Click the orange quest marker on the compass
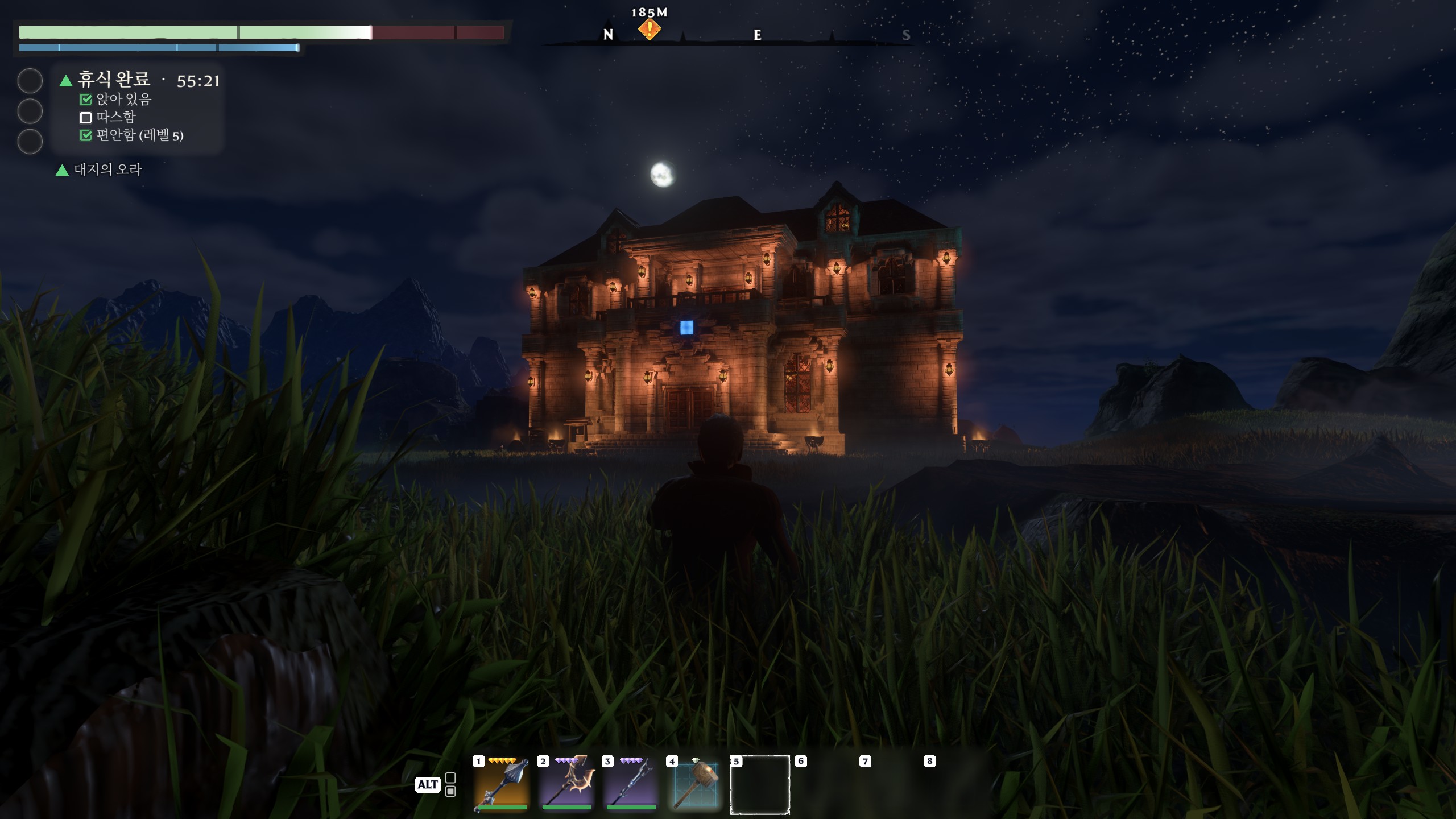The width and height of the screenshot is (1456, 819). point(649,28)
